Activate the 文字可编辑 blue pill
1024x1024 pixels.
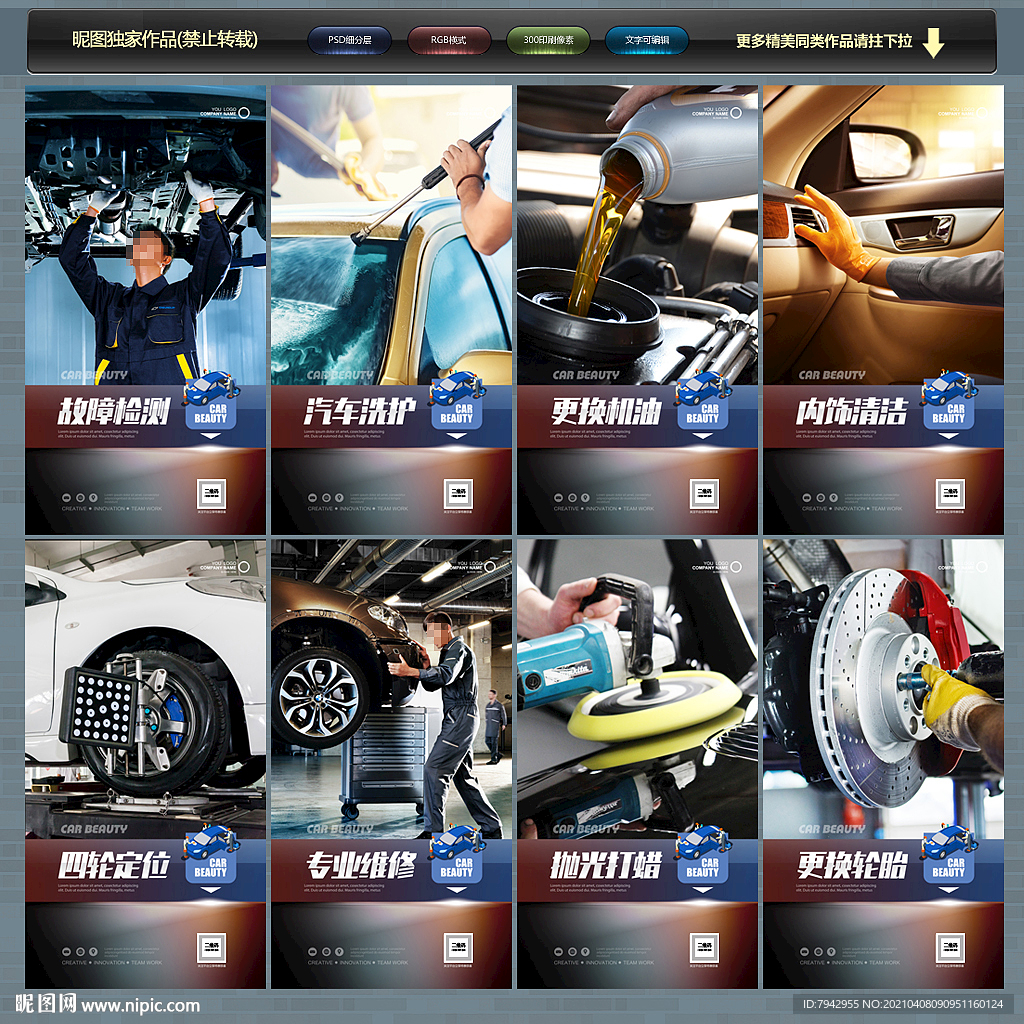pyautogui.click(x=647, y=41)
